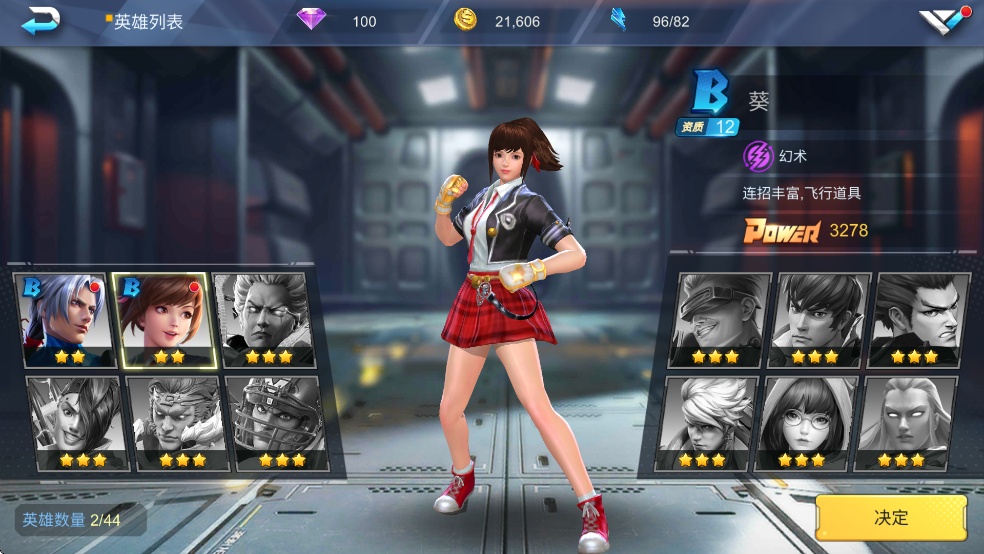984x554 pixels.
Task: Go back using the return arrow
Action: (x=40, y=20)
